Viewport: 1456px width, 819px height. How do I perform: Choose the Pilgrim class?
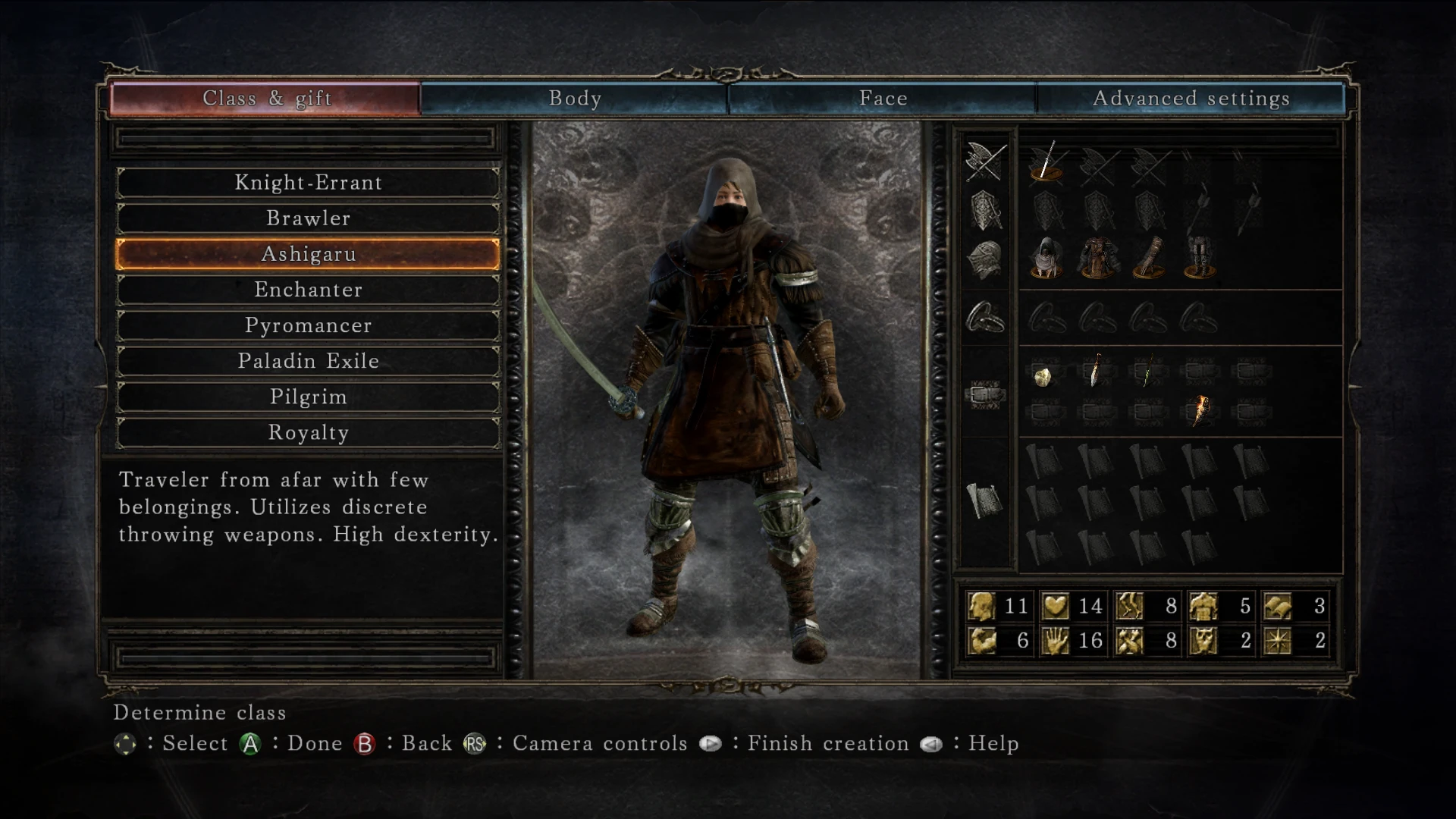308,397
